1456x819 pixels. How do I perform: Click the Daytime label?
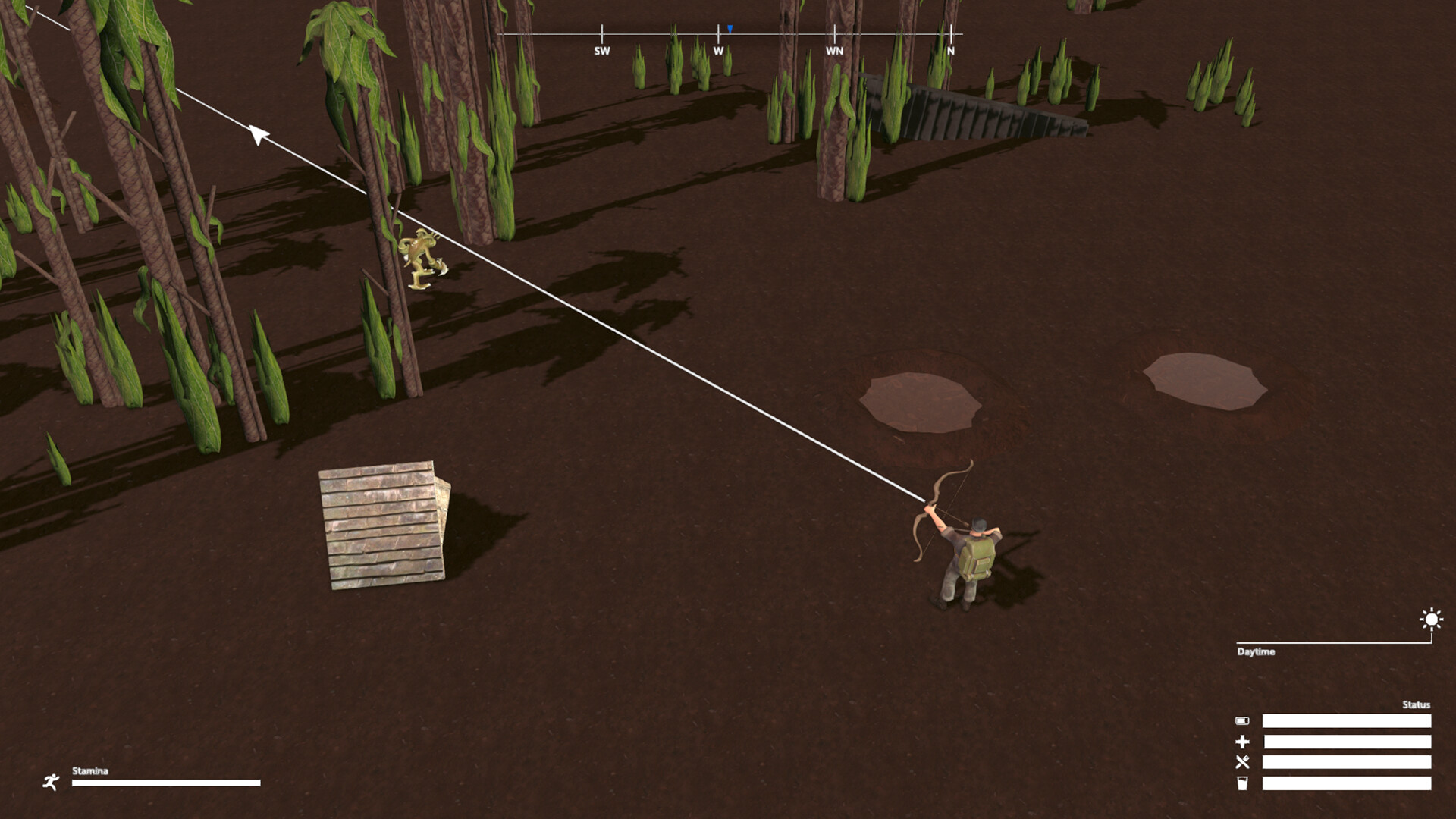(1257, 651)
